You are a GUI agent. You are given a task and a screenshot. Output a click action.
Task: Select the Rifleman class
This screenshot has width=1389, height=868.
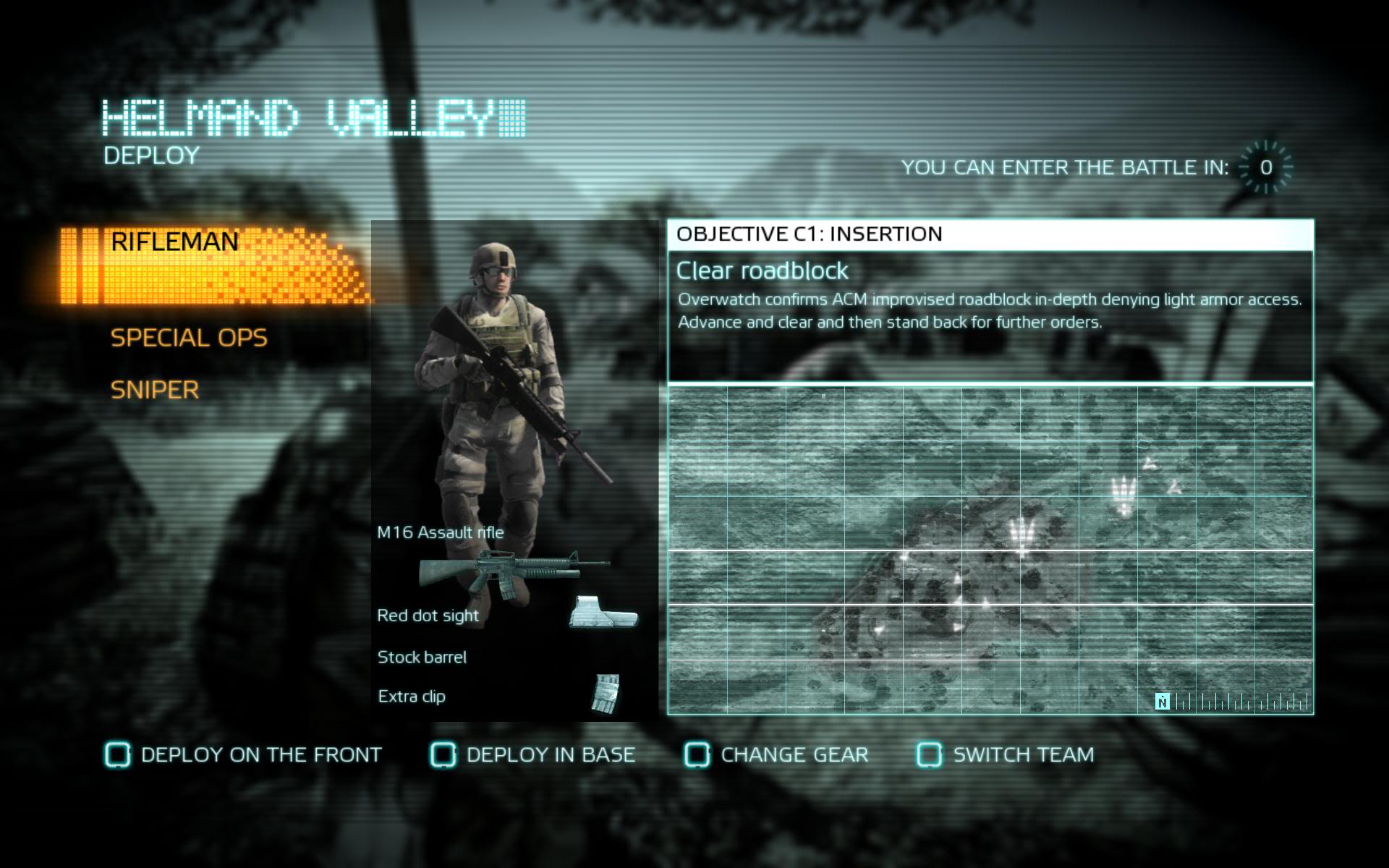(x=175, y=242)
